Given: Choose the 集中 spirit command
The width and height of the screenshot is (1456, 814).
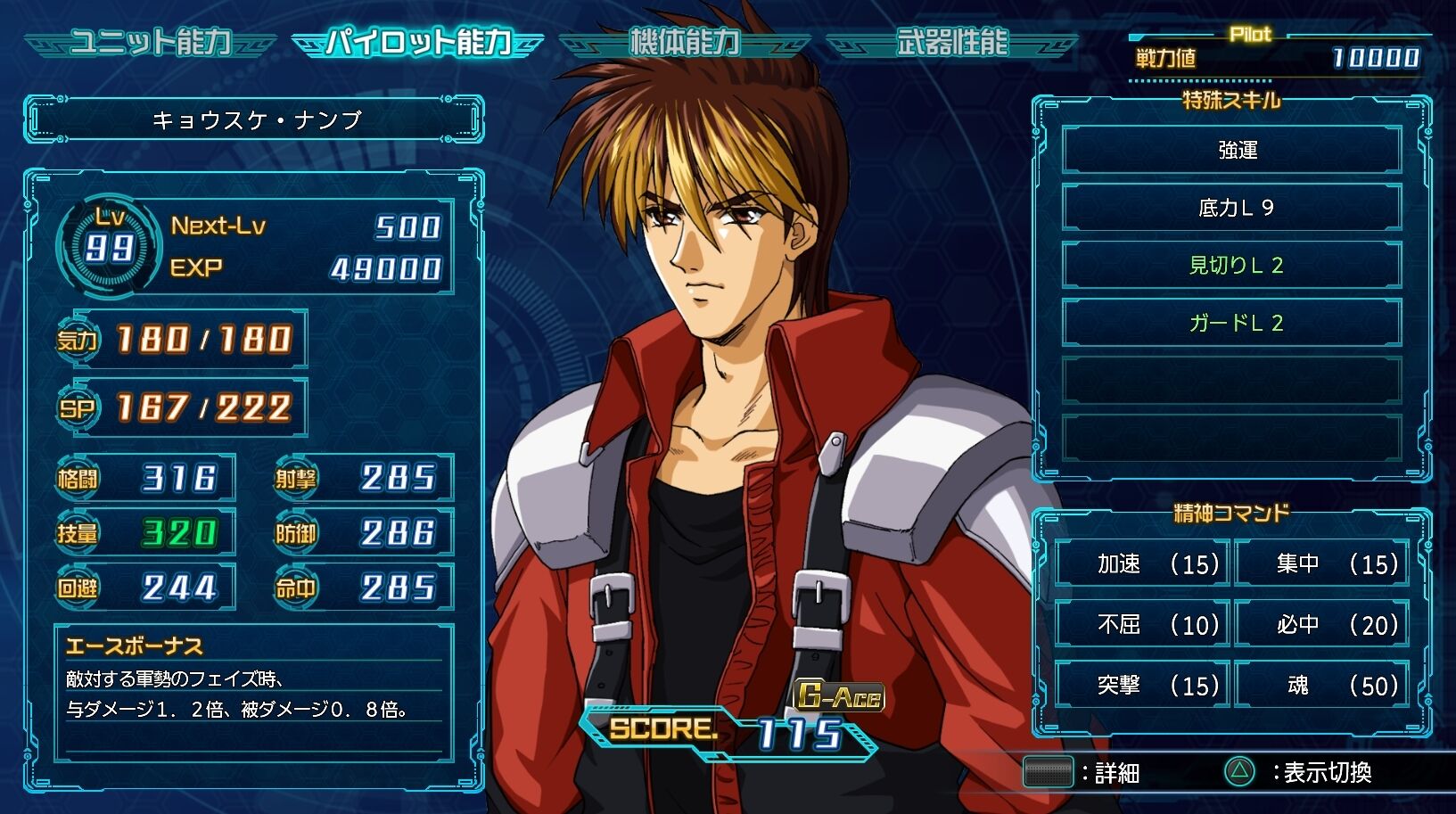Looking at the screenshot, I should [x=1322, y=563].
